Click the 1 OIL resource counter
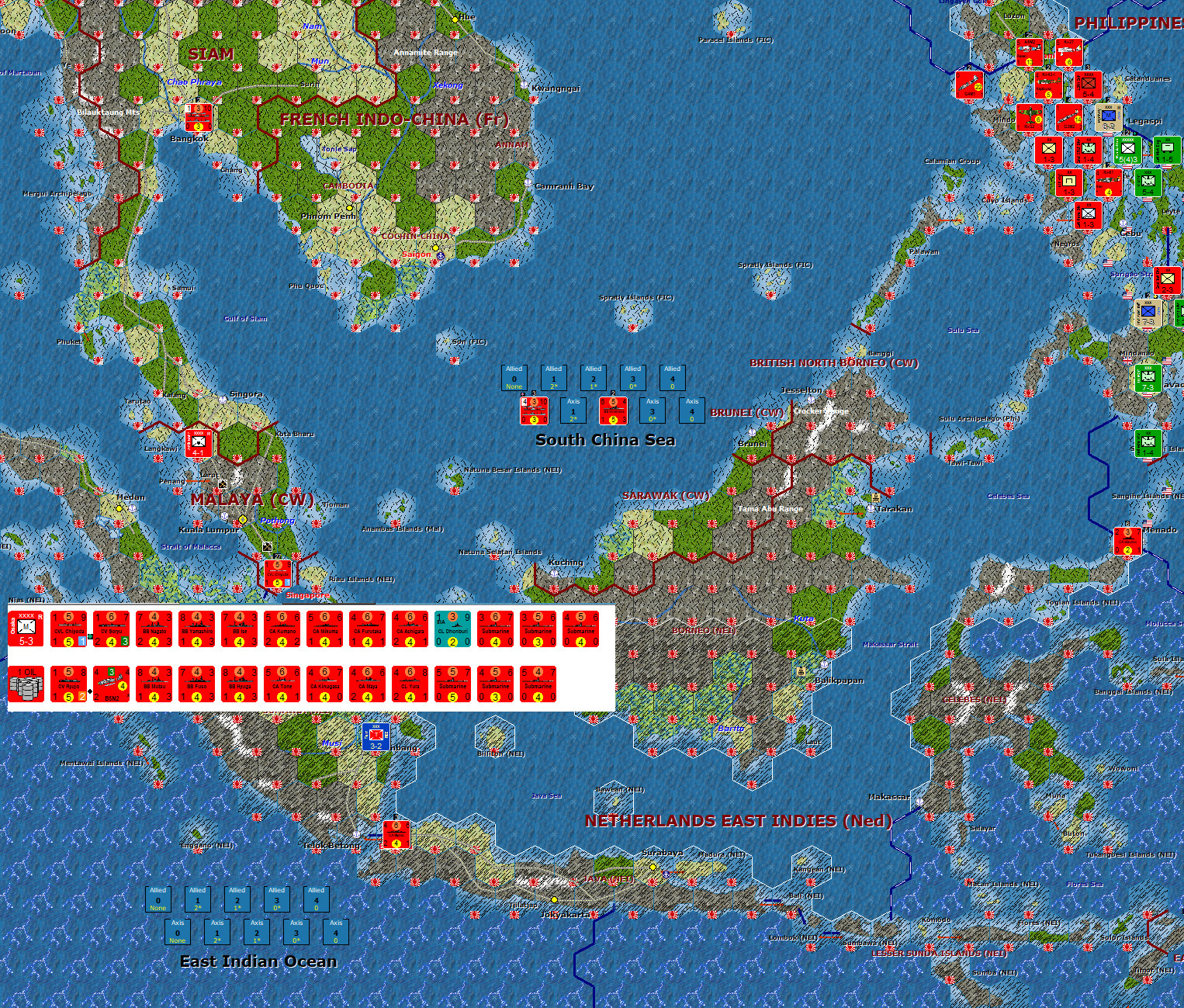 pos(26,684)
